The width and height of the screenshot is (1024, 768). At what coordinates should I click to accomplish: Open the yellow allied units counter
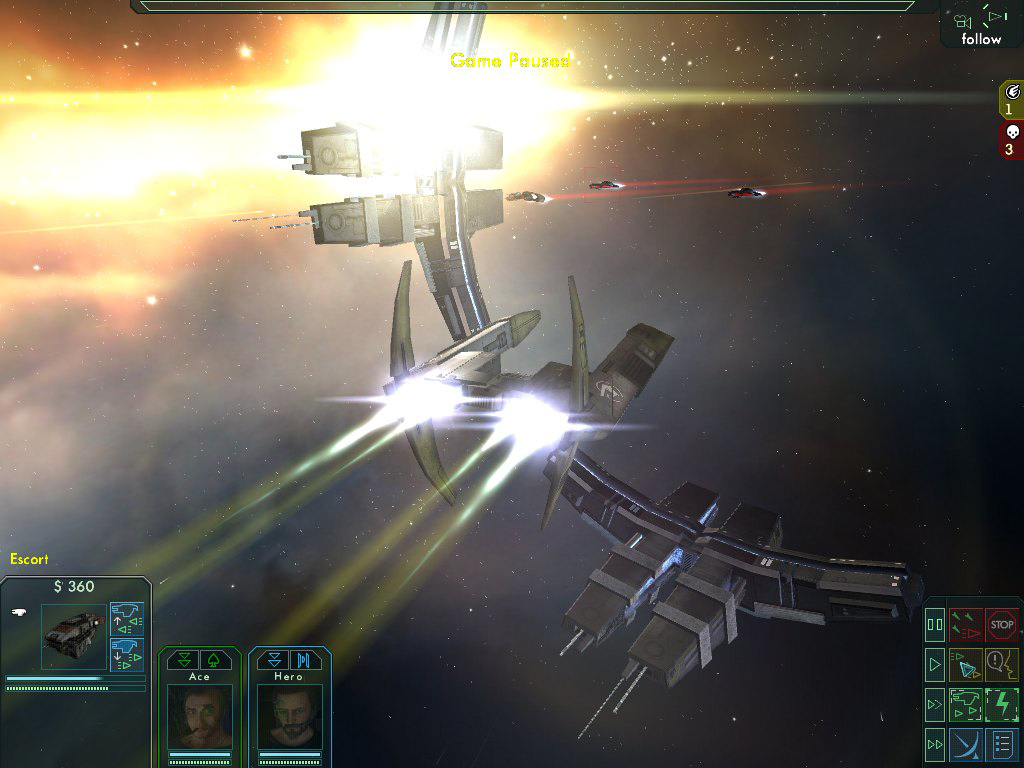coord(1010,100)
